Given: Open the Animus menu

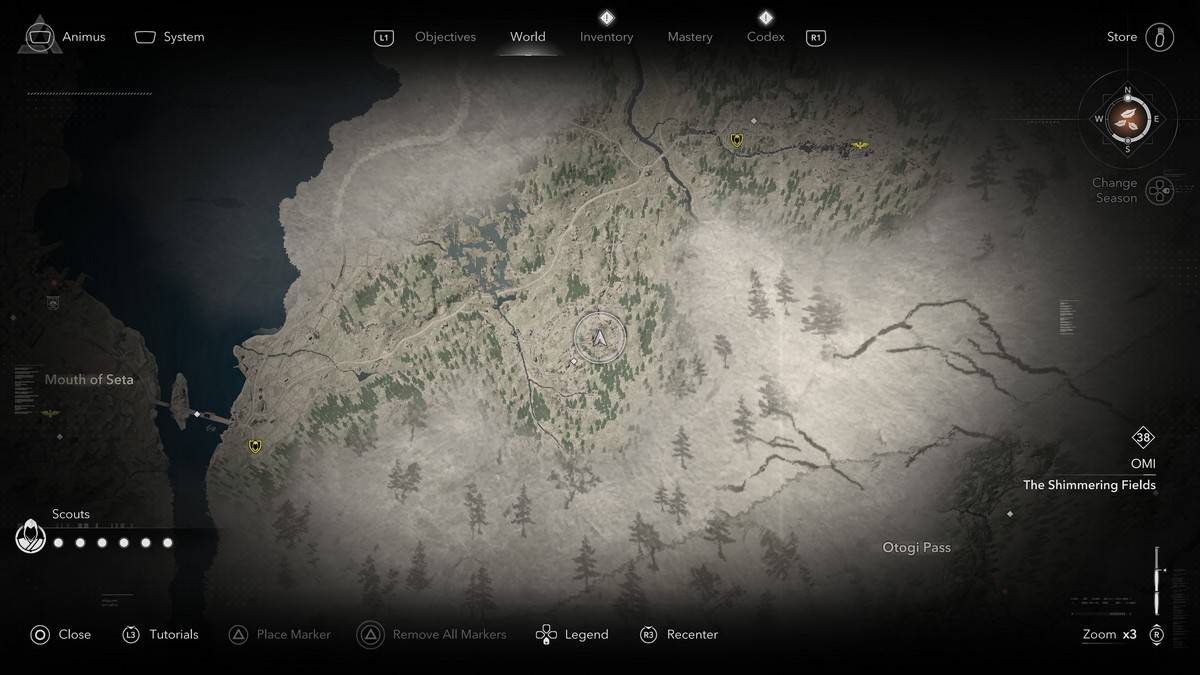Looking at the screenshot, I should (x=66, y=37).
